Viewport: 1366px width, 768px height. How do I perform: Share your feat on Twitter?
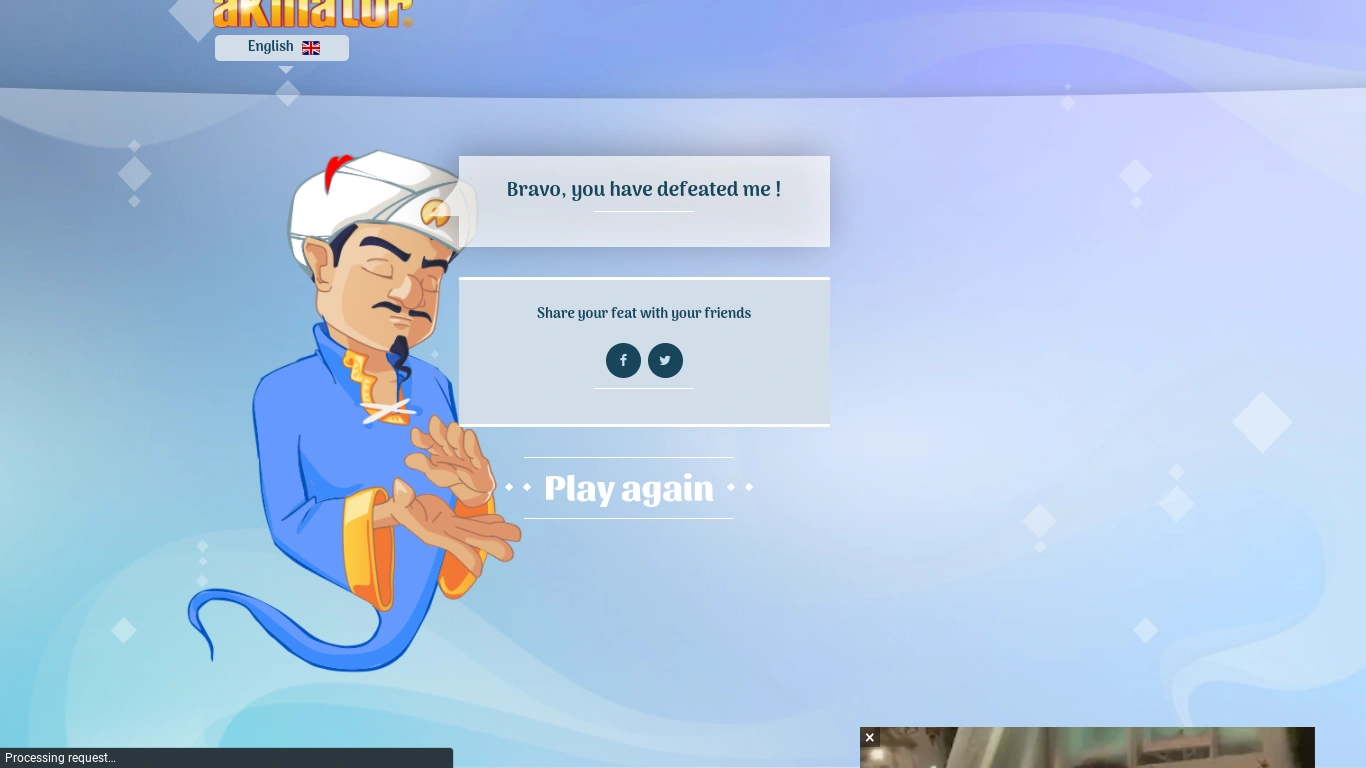coord(665,360)
